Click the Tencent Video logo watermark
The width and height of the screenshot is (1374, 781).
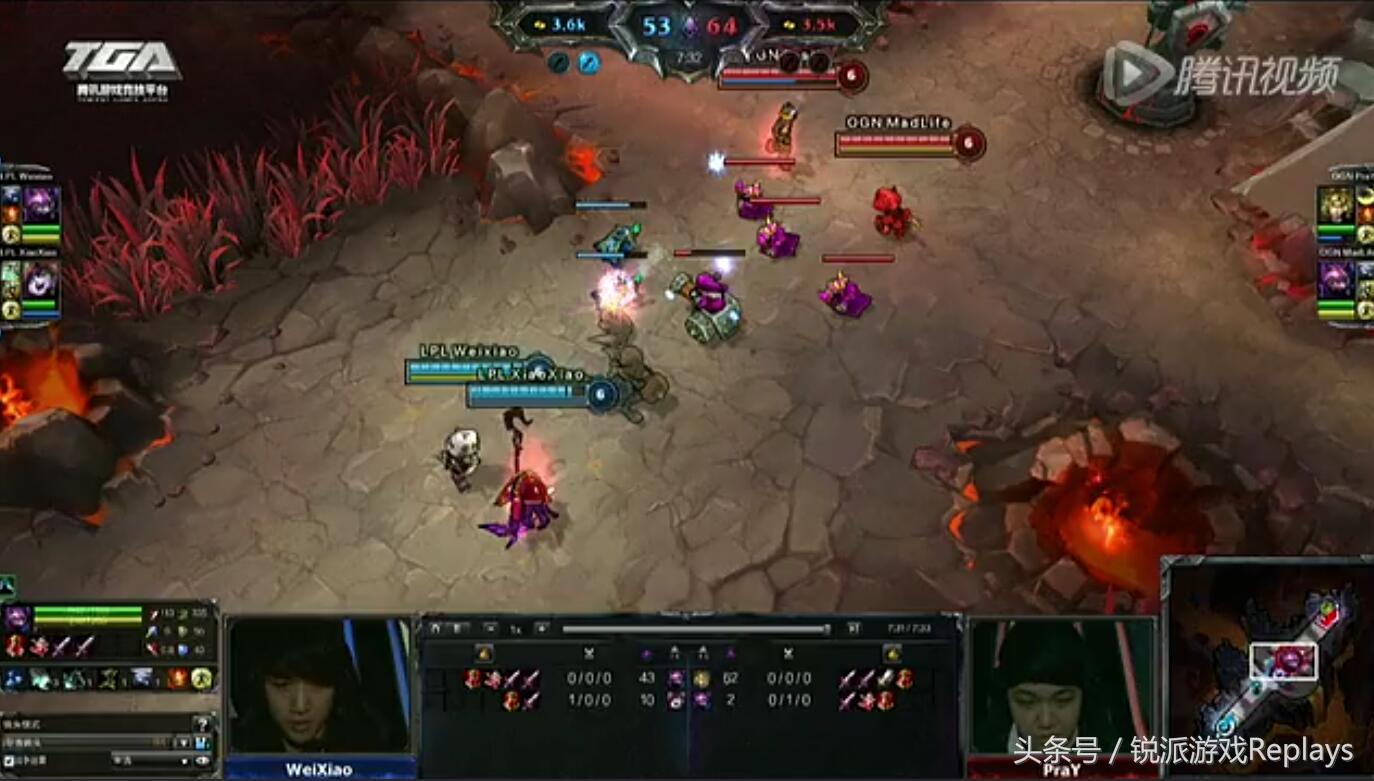click(x=1220, y=72)
